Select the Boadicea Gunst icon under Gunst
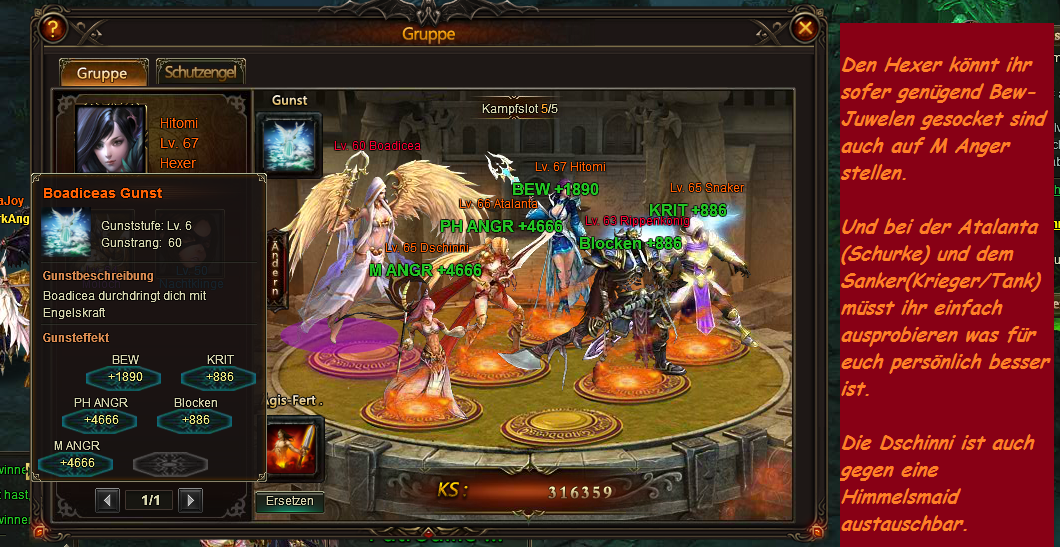 click(290, 144)
